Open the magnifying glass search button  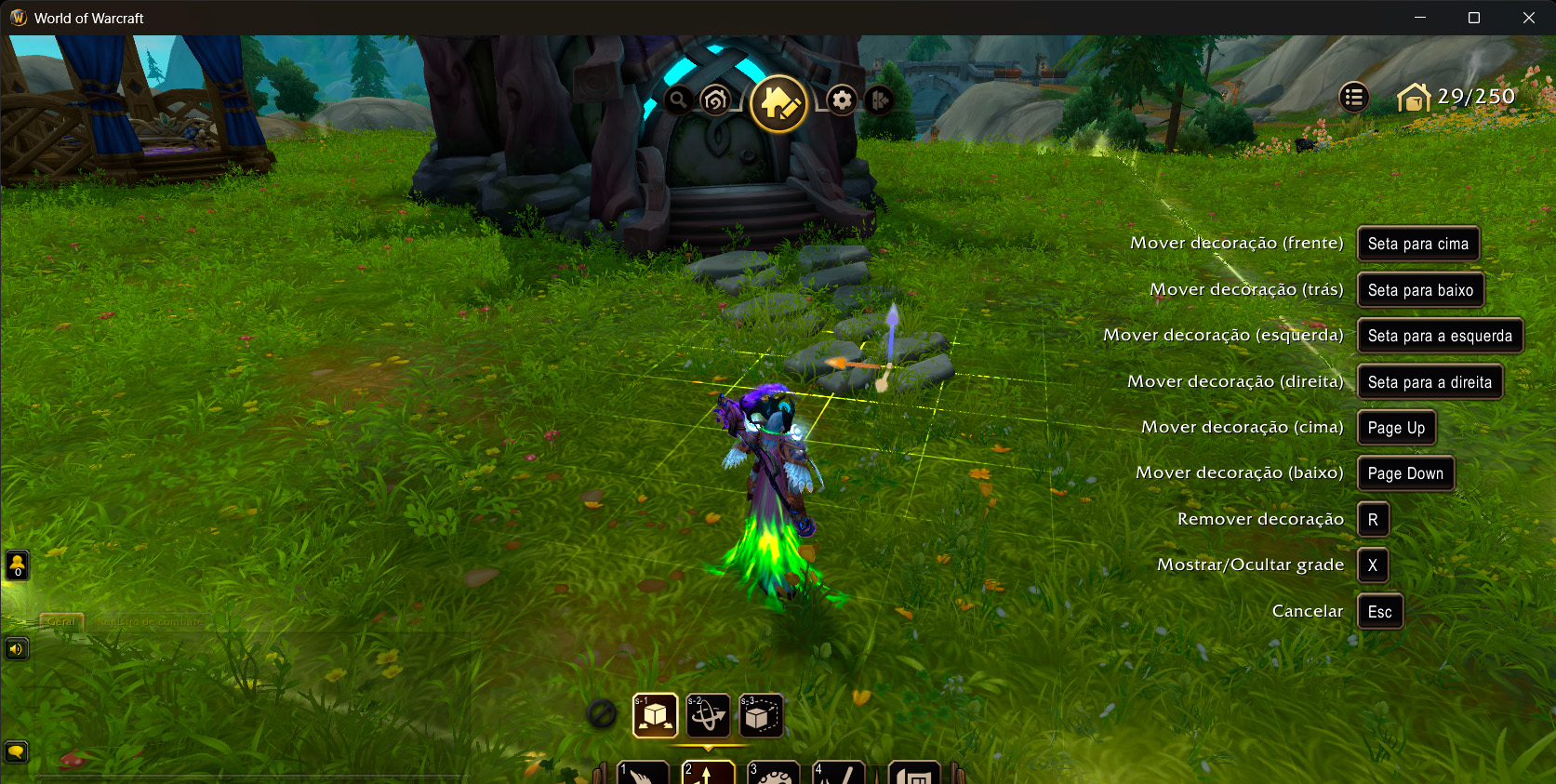(678, 100)
